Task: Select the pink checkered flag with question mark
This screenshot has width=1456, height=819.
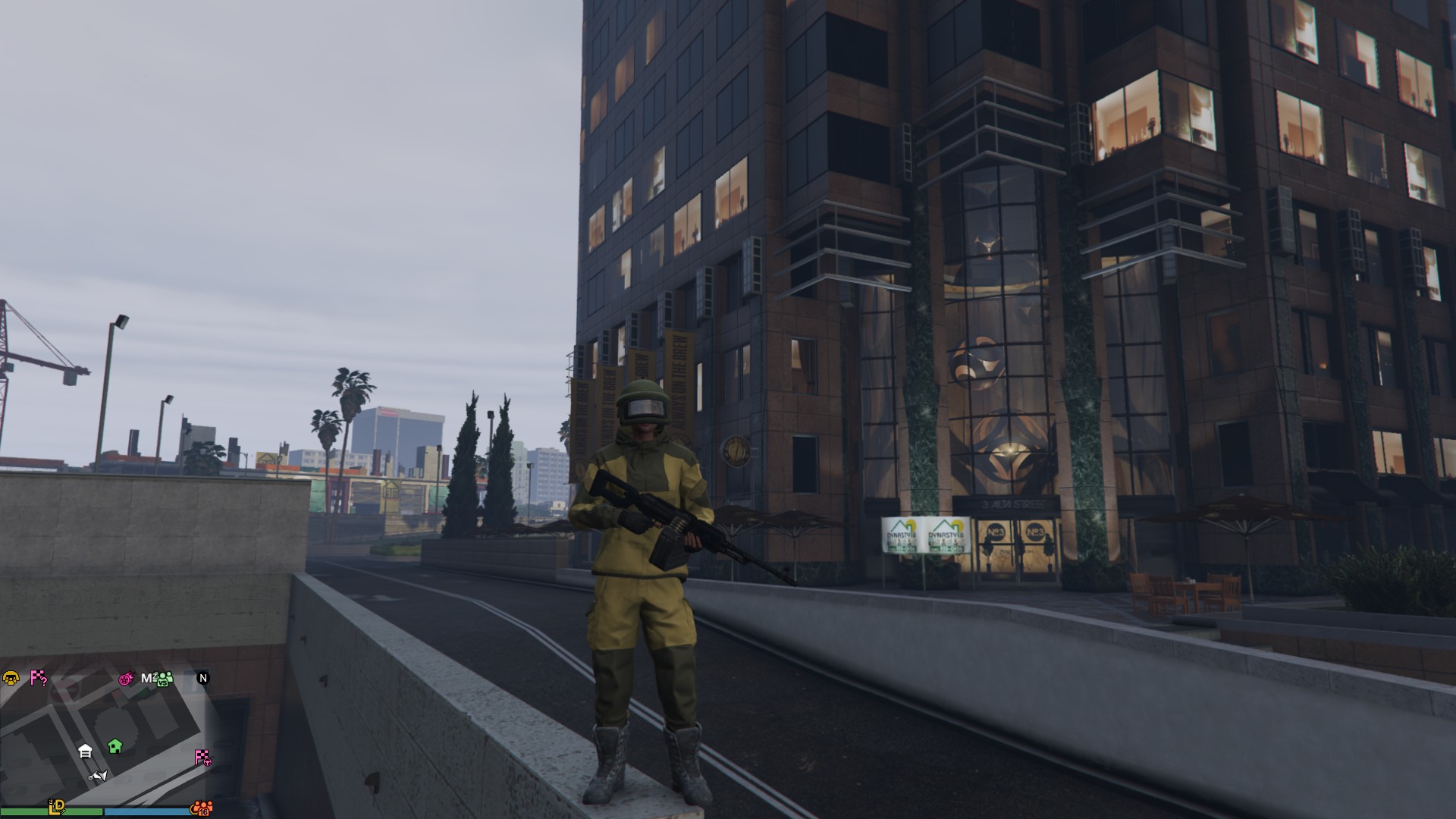Action: tap(38, 678)
